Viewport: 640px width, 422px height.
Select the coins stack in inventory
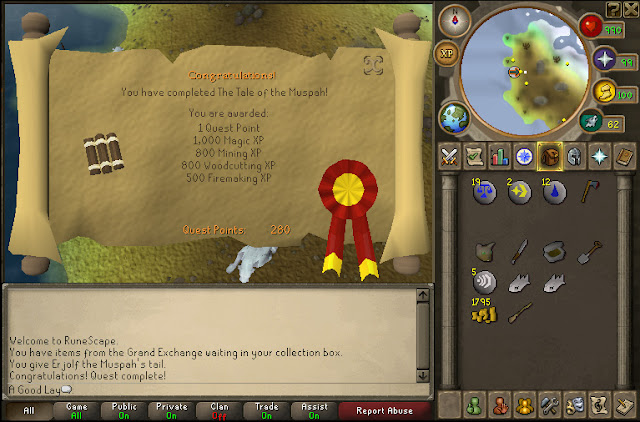click(x=484, y=314)
